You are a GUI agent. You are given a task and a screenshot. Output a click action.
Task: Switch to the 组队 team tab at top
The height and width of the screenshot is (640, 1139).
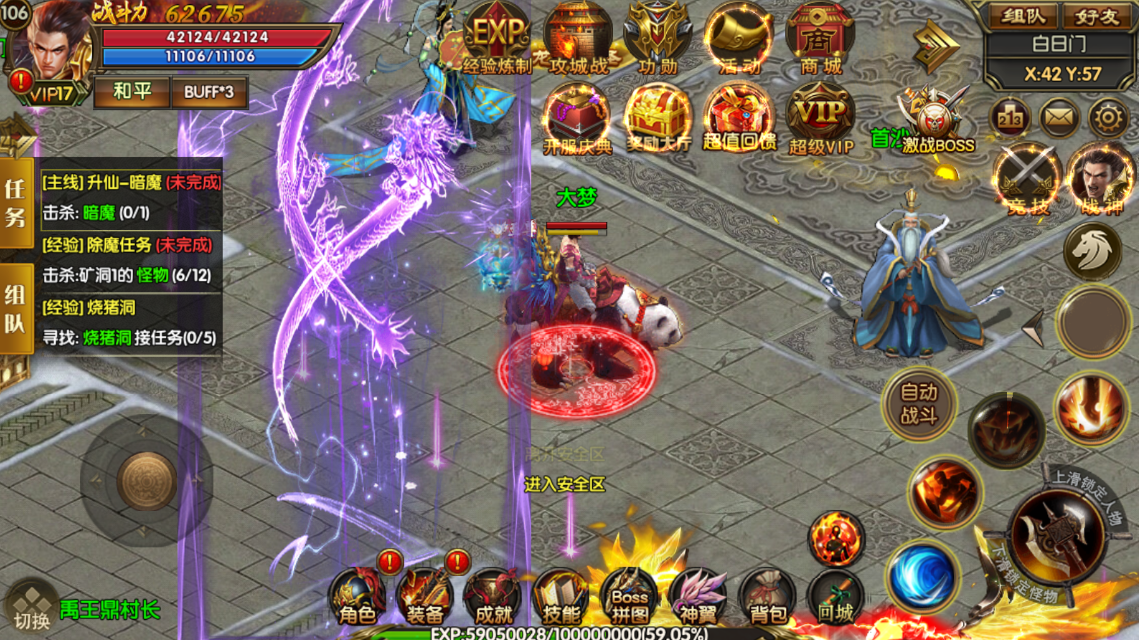click(x=1017, y=16)
